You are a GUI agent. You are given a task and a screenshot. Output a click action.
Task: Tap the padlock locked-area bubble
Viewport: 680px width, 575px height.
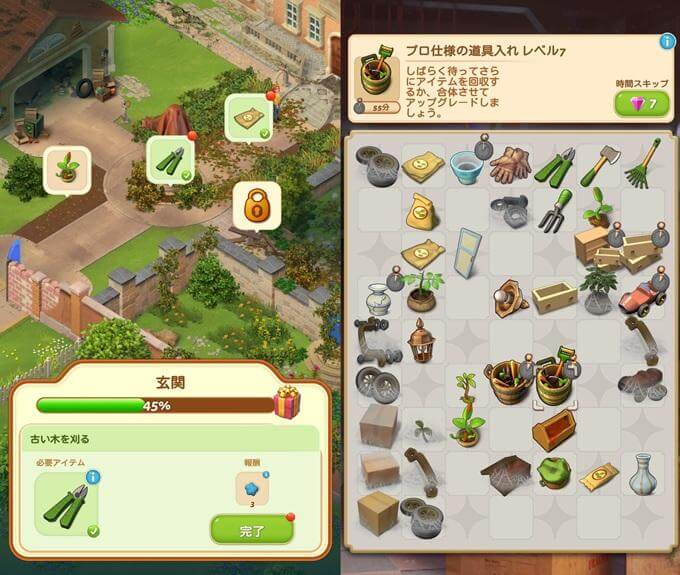pos(256,206)
